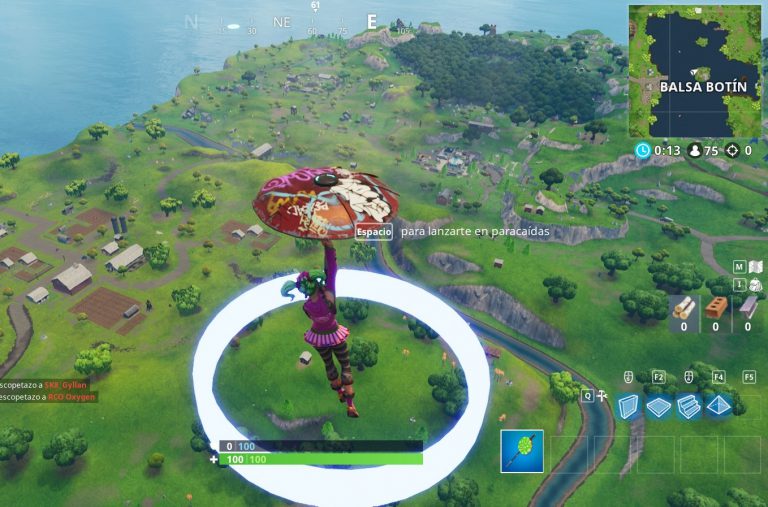
Task: Select the metal material
Action: 748,308
